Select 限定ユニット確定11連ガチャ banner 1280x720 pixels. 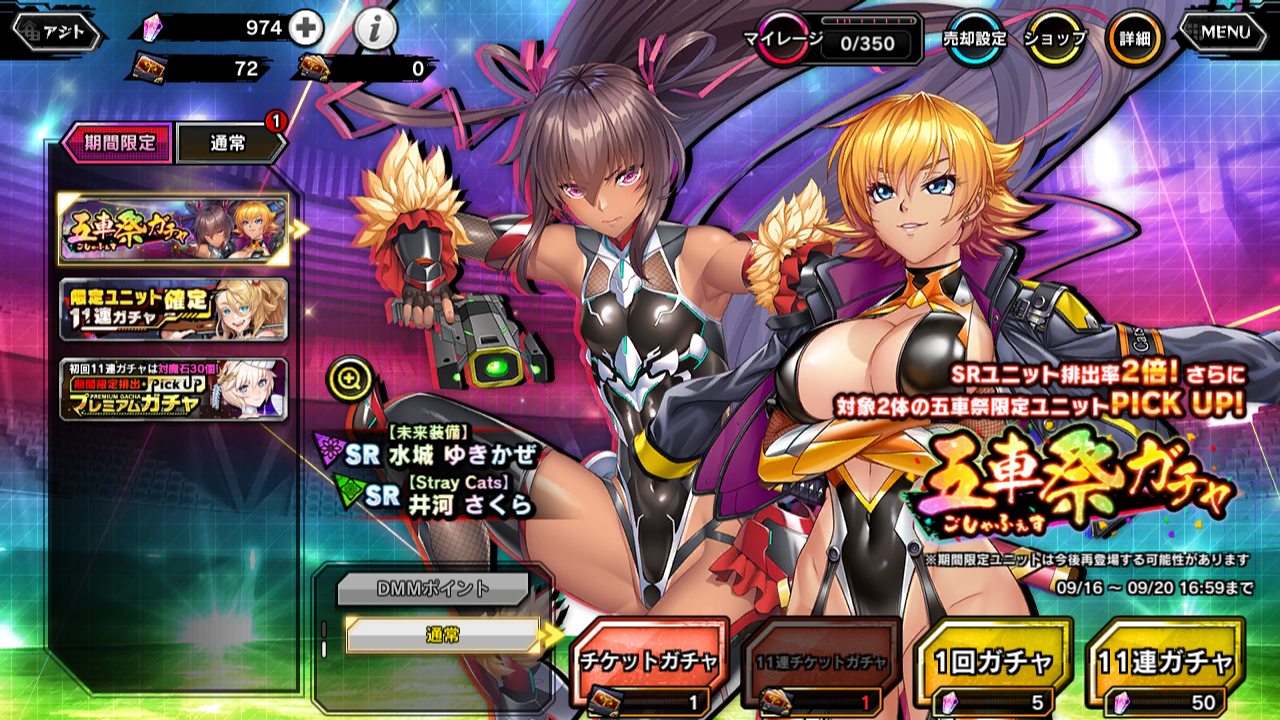(x=173, y=310)
